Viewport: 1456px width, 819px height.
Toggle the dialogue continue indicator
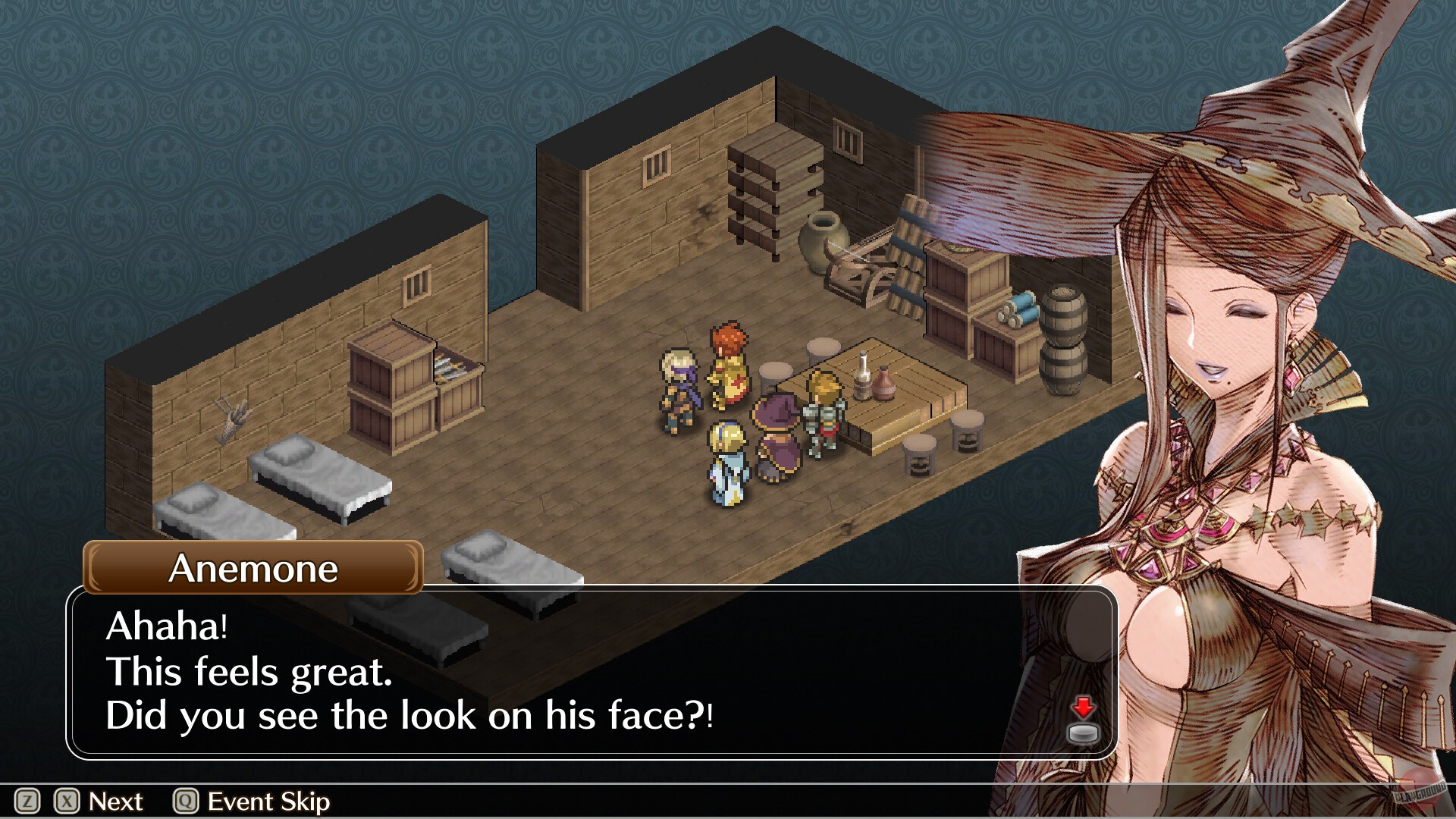click(x=1083, y=717)
